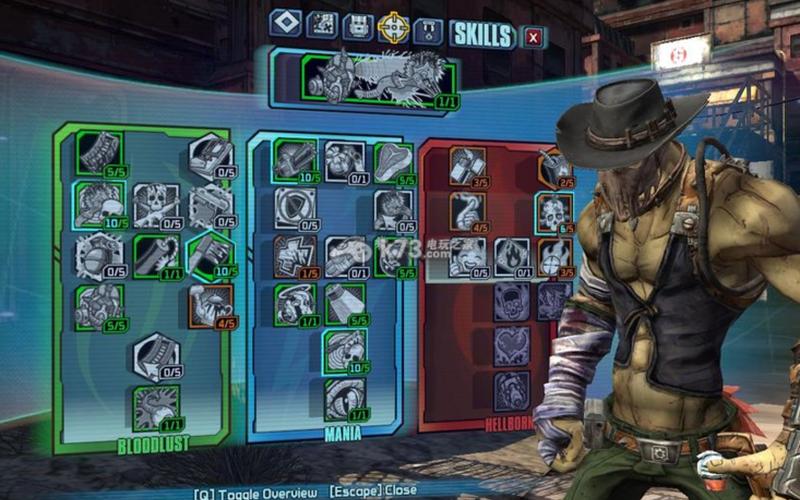Select the bottom Bloodlust capstone skill 1/1
Screen dimensions: 800x500
pos(155,407)
